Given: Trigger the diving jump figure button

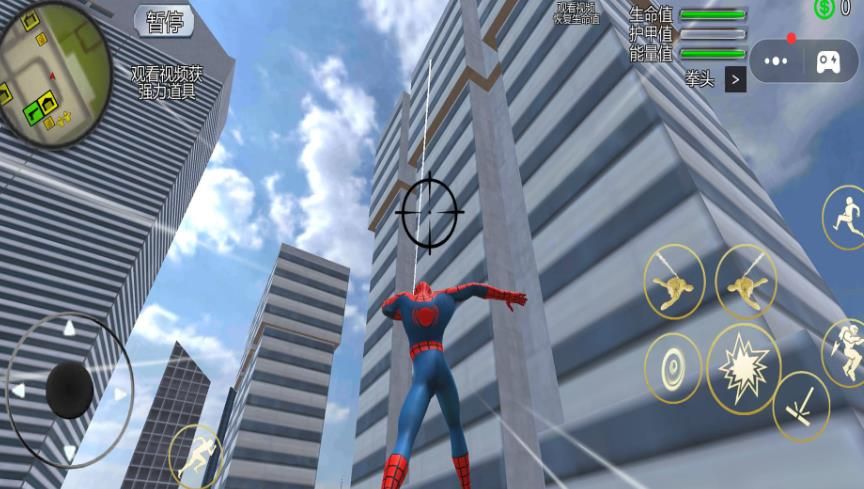Looking at the screenshot, I should click(x=845, y=350).
